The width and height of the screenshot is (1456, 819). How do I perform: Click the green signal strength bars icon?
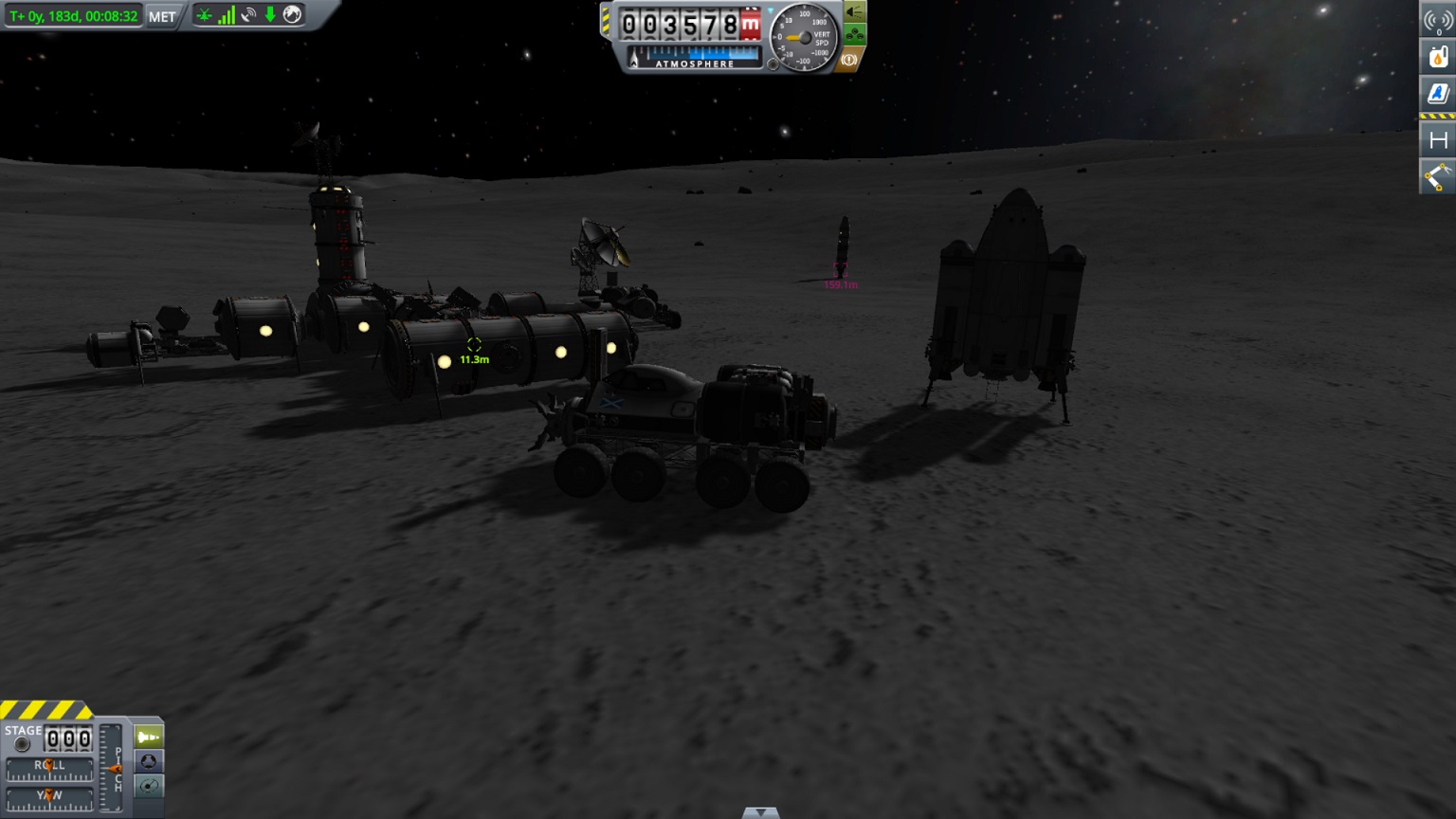pos(227,15)
